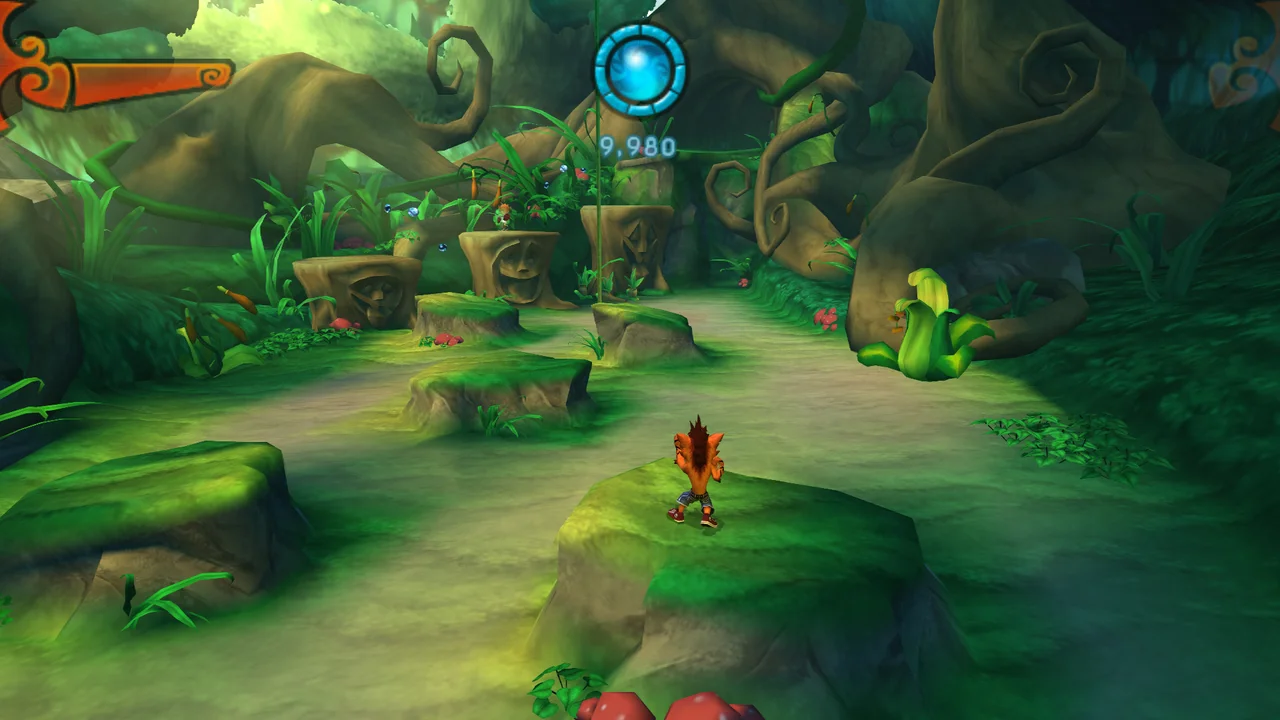Click the swirl ornament on the health bar end
Image resolution: width=1280 pixels, height=720 pixels.
click(x=212, y=76)
